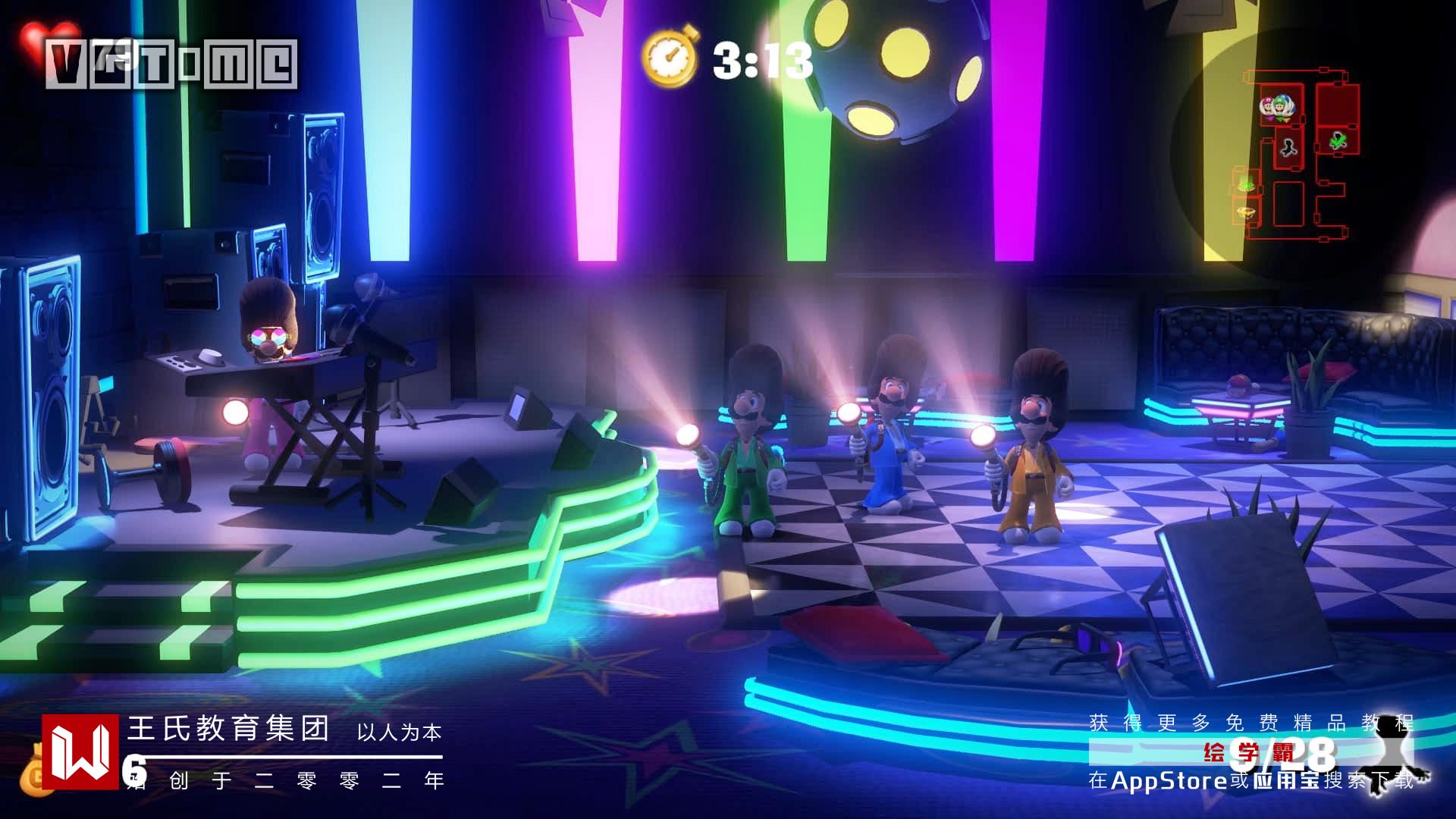Click the red W education group logo
This screenshot has width=1456, height=819.
(80, 752)
